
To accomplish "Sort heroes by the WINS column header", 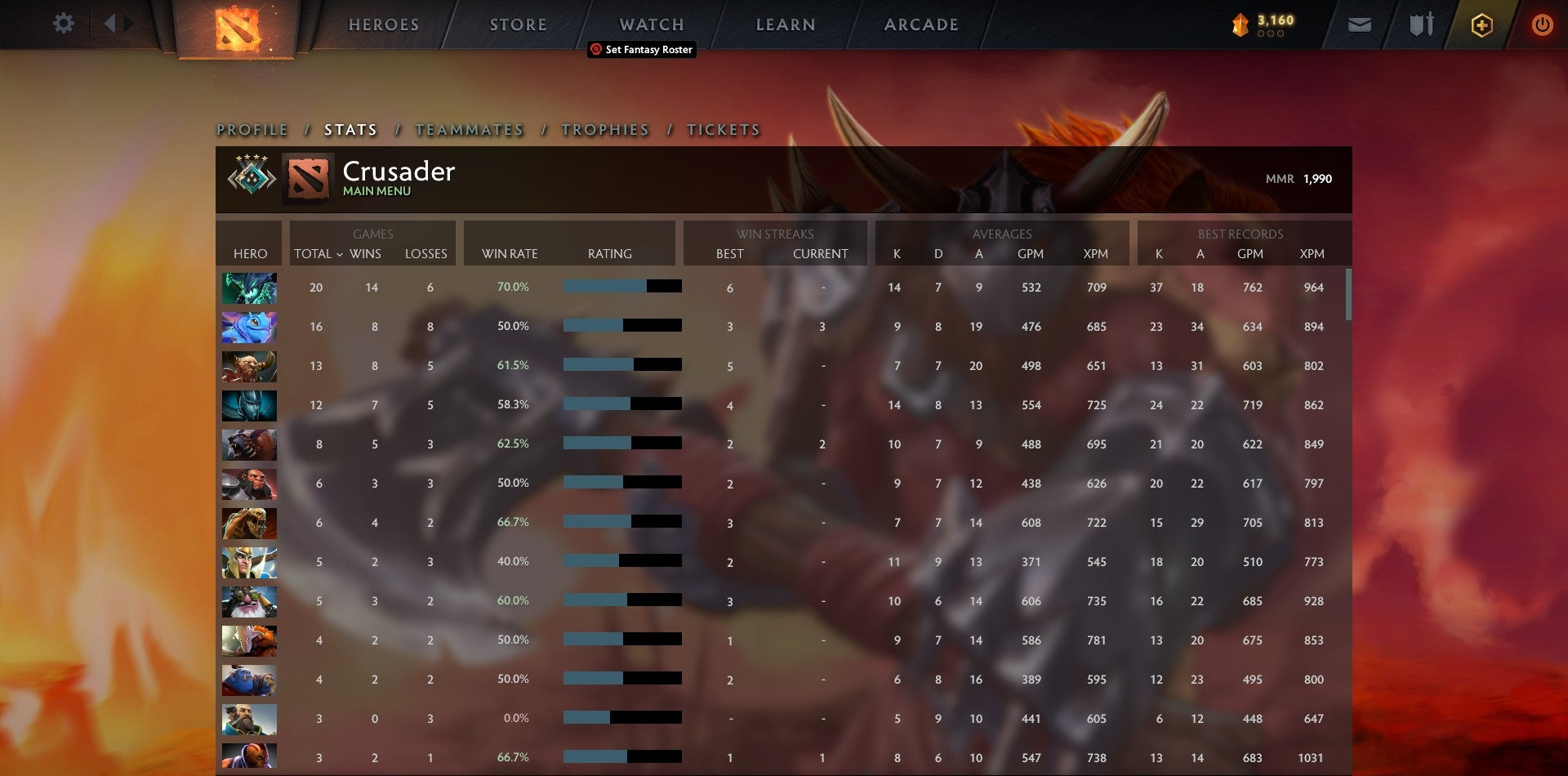I will coord(367,254).
